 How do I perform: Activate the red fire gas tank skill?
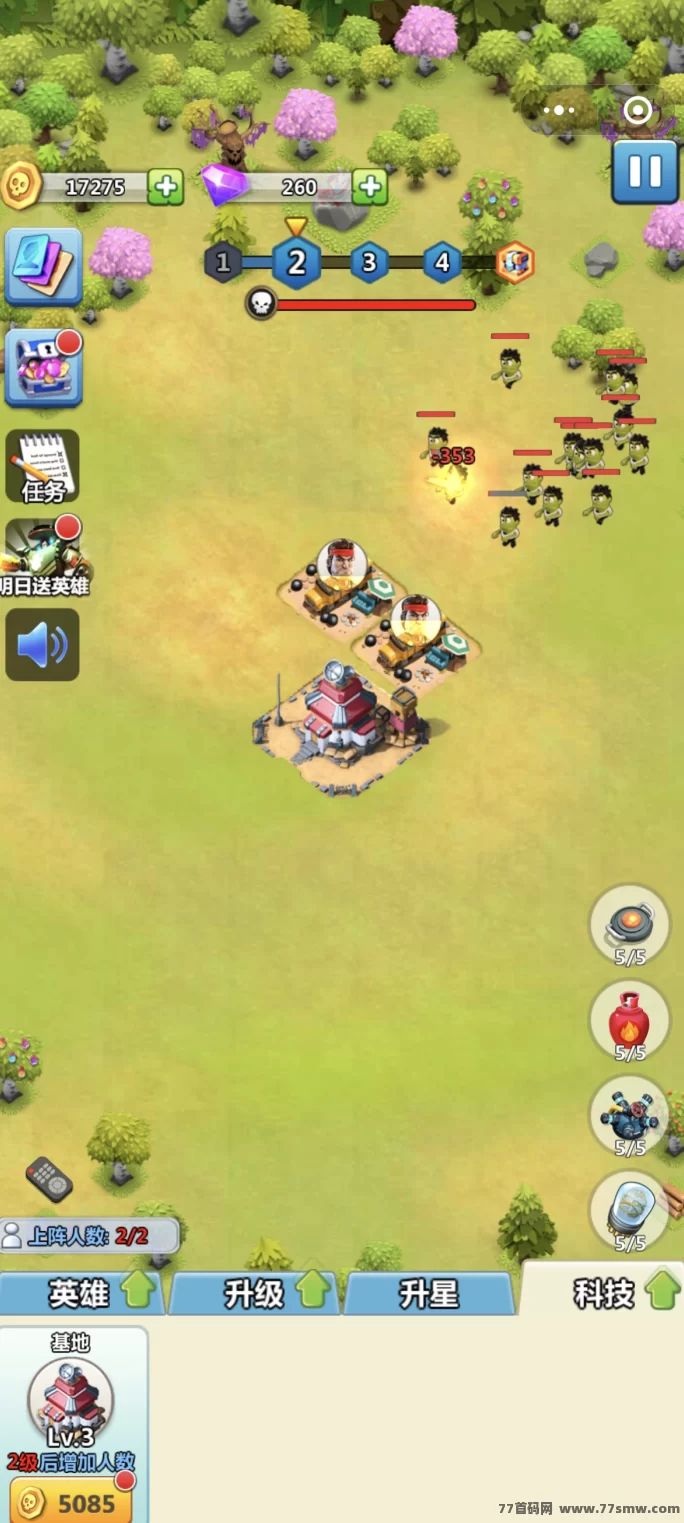coord(629,1020)
